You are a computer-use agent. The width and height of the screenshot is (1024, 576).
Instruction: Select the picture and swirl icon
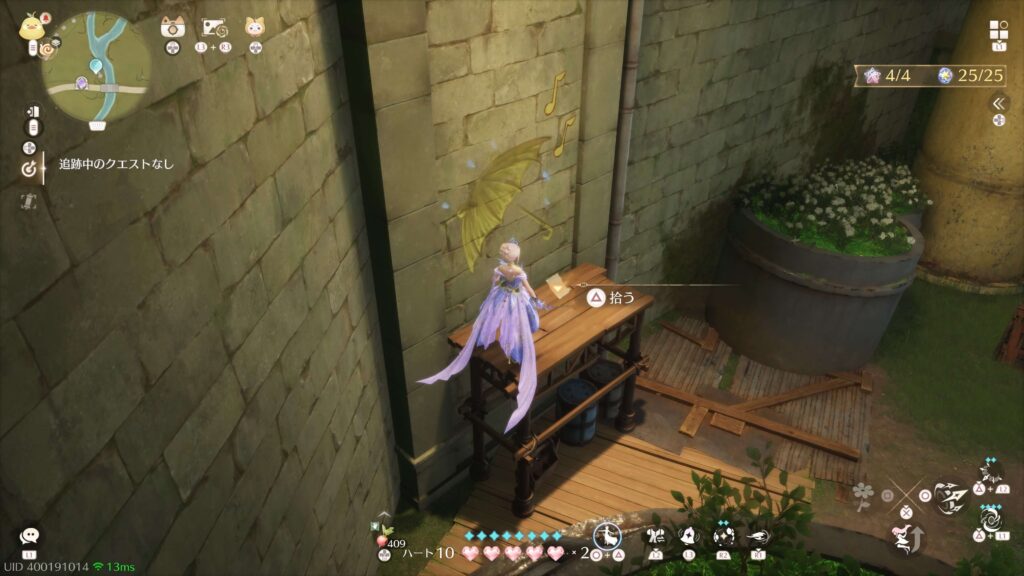[x=212, y=27]
